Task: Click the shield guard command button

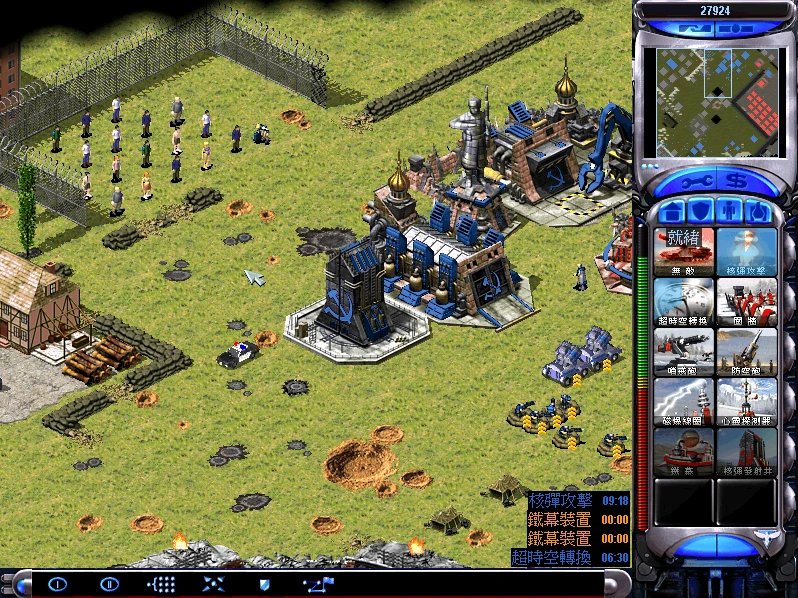Action: point(264,583)
